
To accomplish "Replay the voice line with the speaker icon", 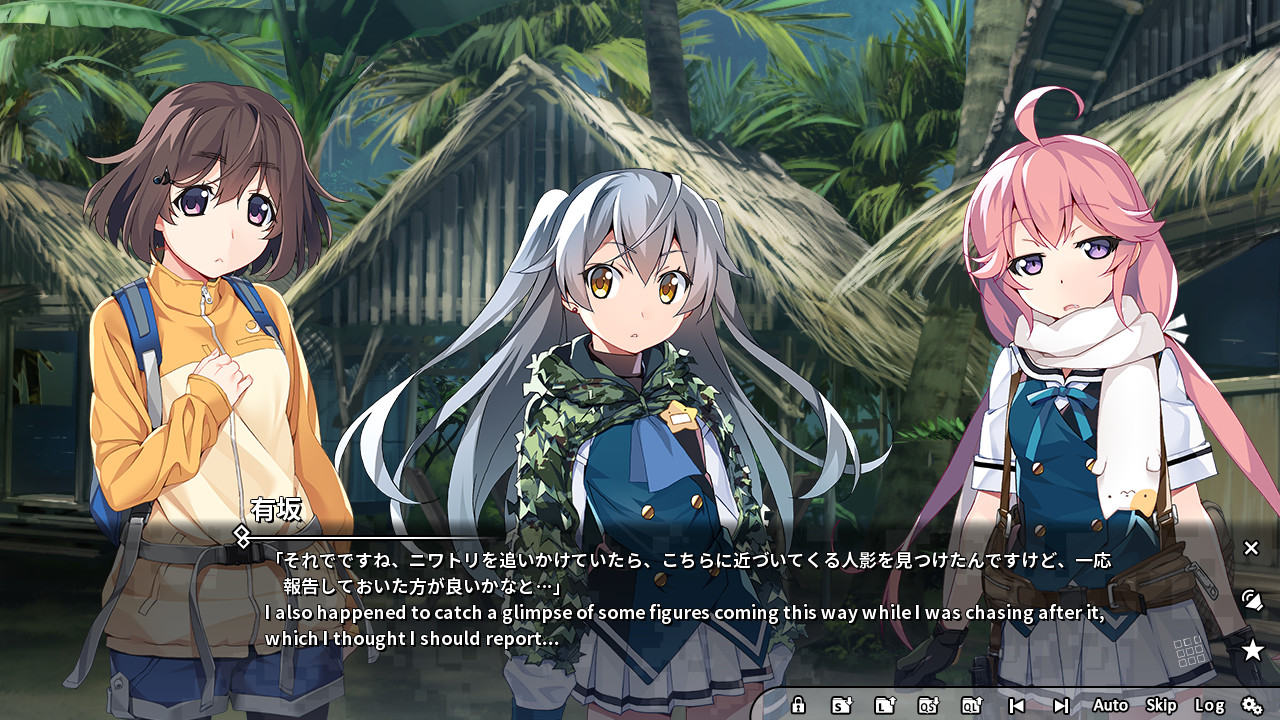I will 1251,600.
